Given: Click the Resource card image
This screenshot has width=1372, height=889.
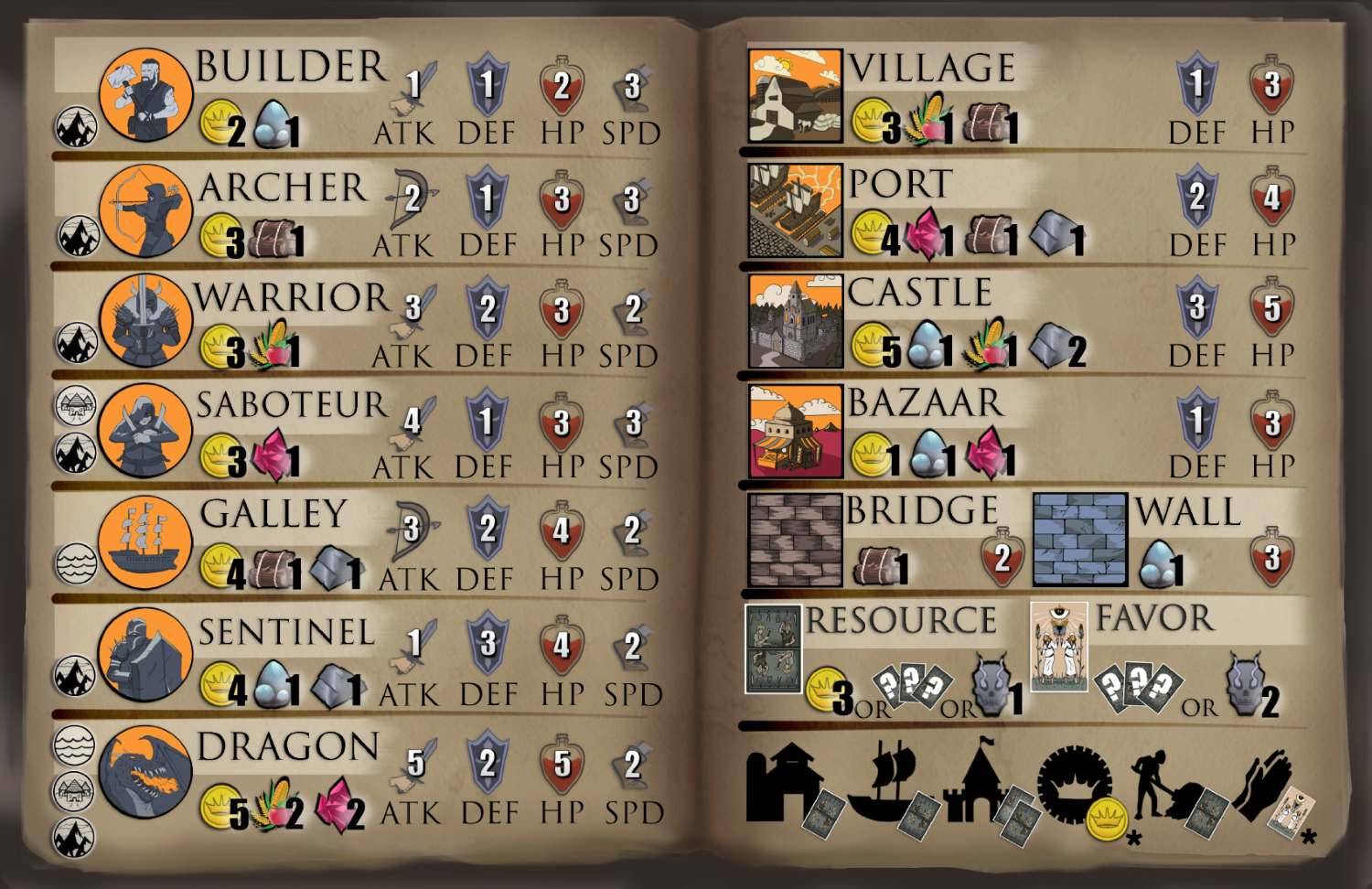Looking at the screenshot, I should click(773, 648).
